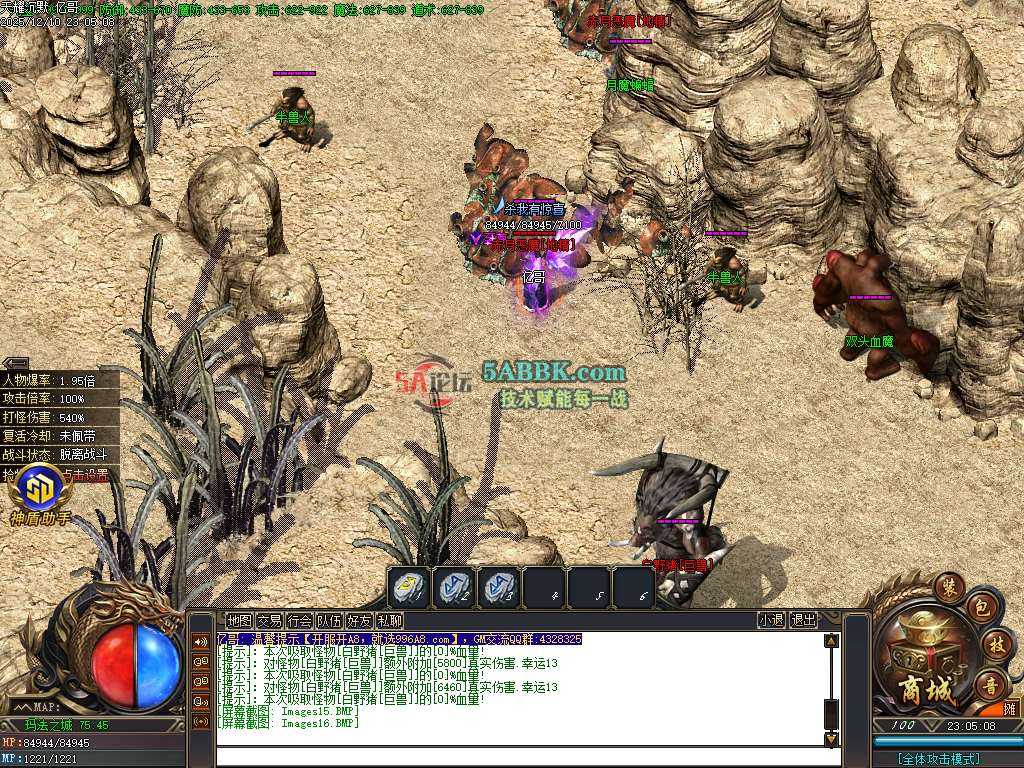Image resolution: width=1024 pixels, height=768 pixels.
Task: Switch the 全体攻击模式 attack mode
Action: (x=937, y=759)
